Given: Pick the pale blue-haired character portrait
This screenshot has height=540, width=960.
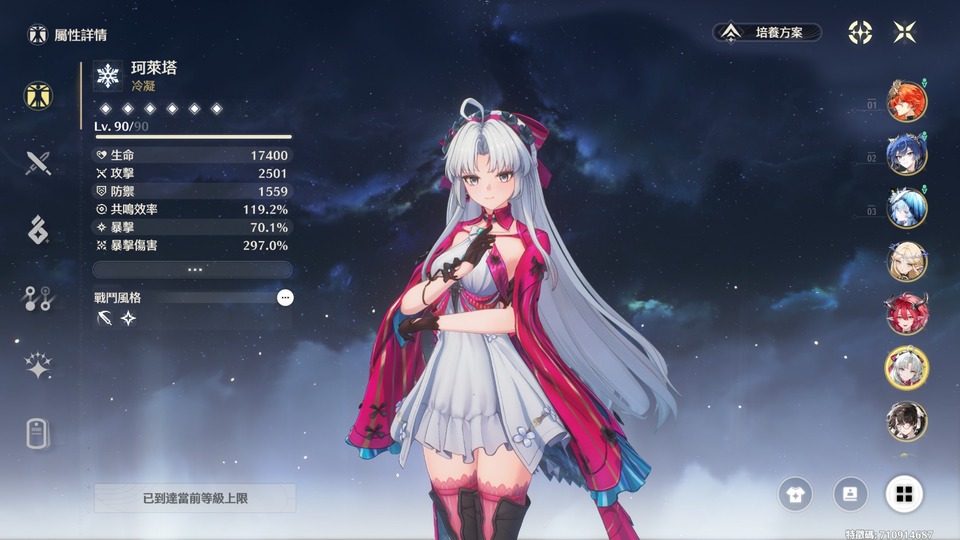Looking at the screenshot, I should click(907, 208).
